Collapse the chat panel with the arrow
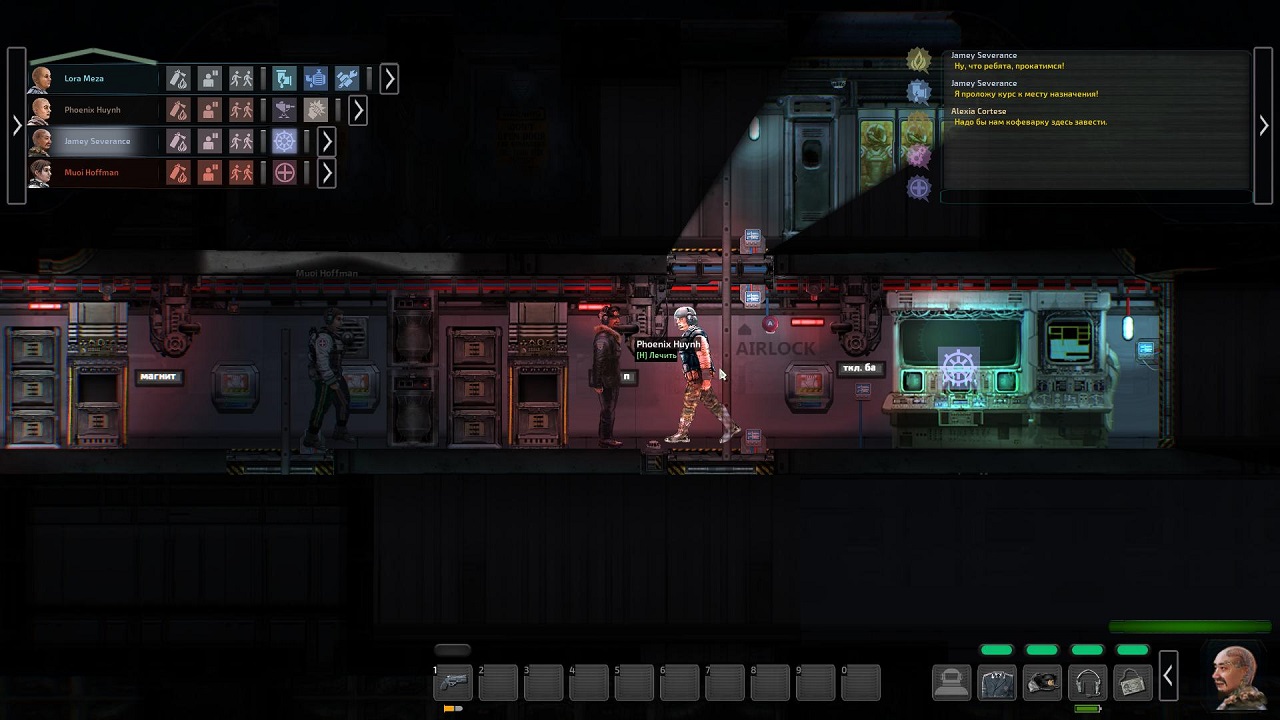Viewport: 1280px width, 720px height. 1263,125
